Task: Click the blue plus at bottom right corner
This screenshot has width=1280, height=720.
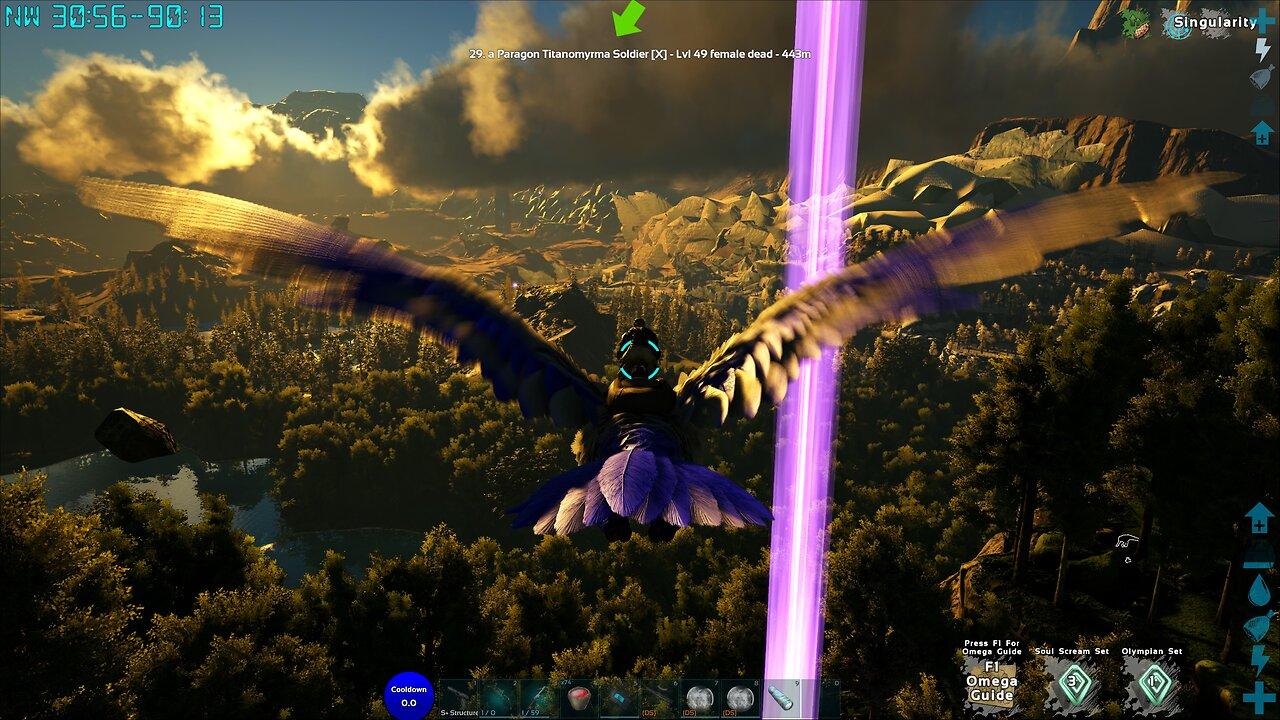Action: pyautogui.click(x=1256, y=695)
